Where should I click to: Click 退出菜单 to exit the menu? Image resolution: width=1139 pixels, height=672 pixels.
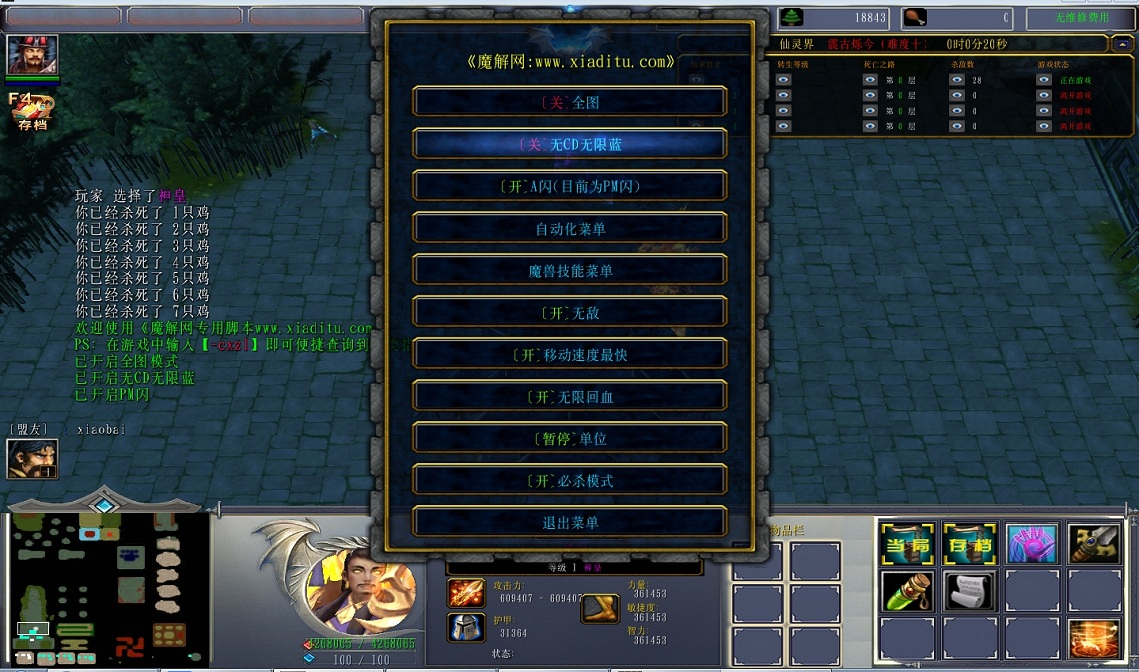point(570,522)
